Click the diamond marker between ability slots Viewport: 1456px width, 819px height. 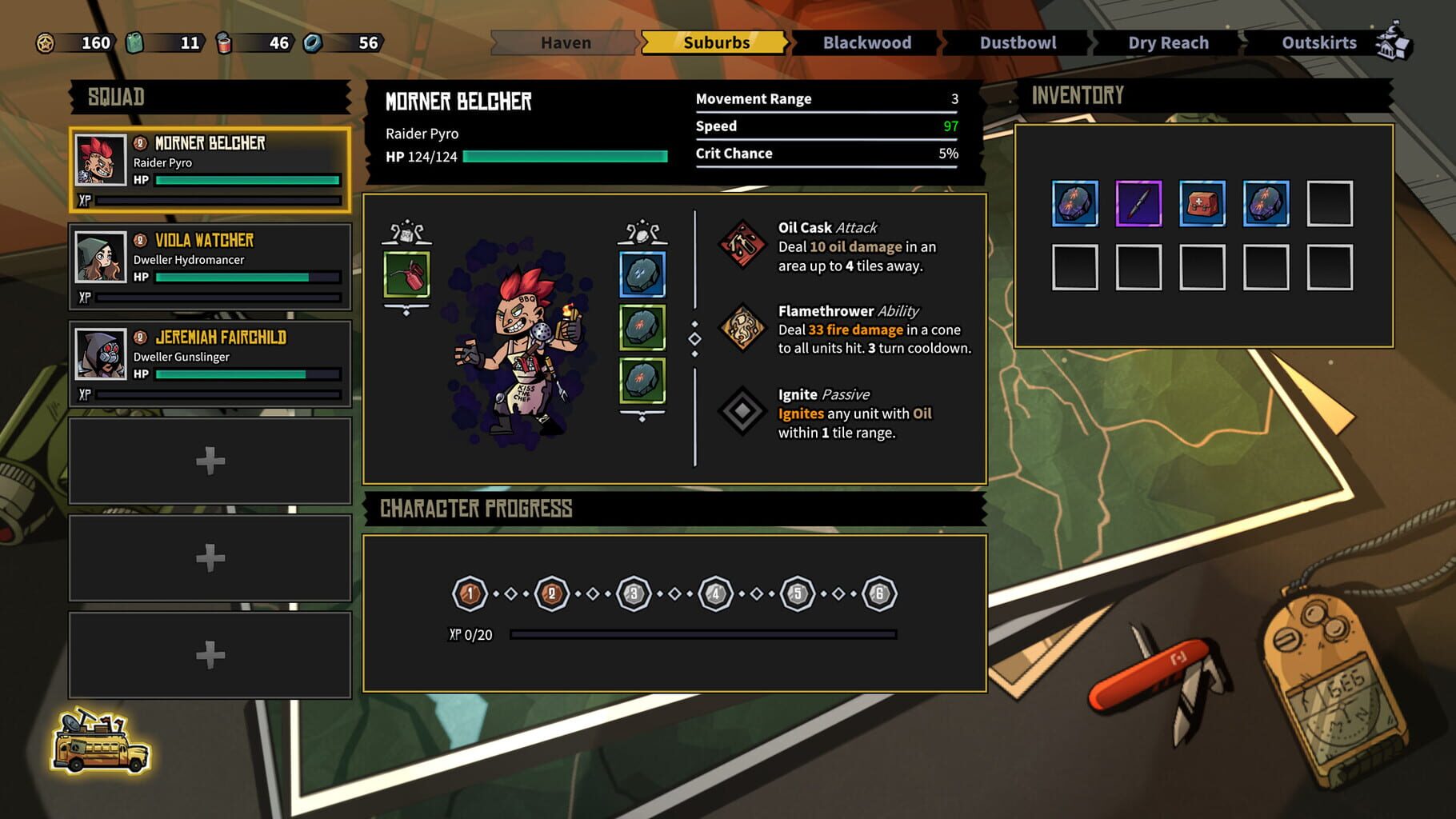tap(694, 338)
